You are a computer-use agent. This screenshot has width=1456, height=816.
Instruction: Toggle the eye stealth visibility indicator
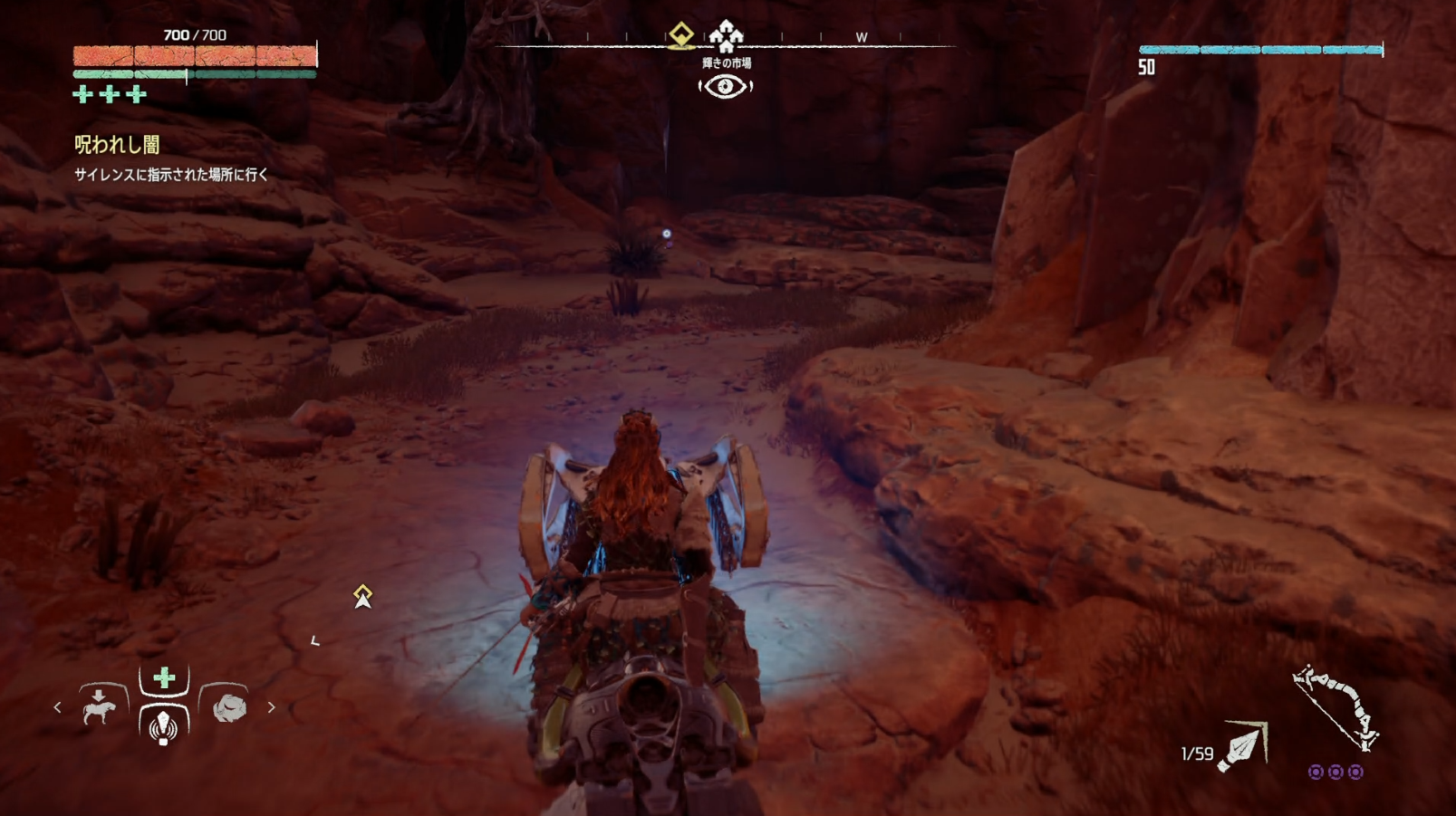pyautogui.click(x=725, y=87)
